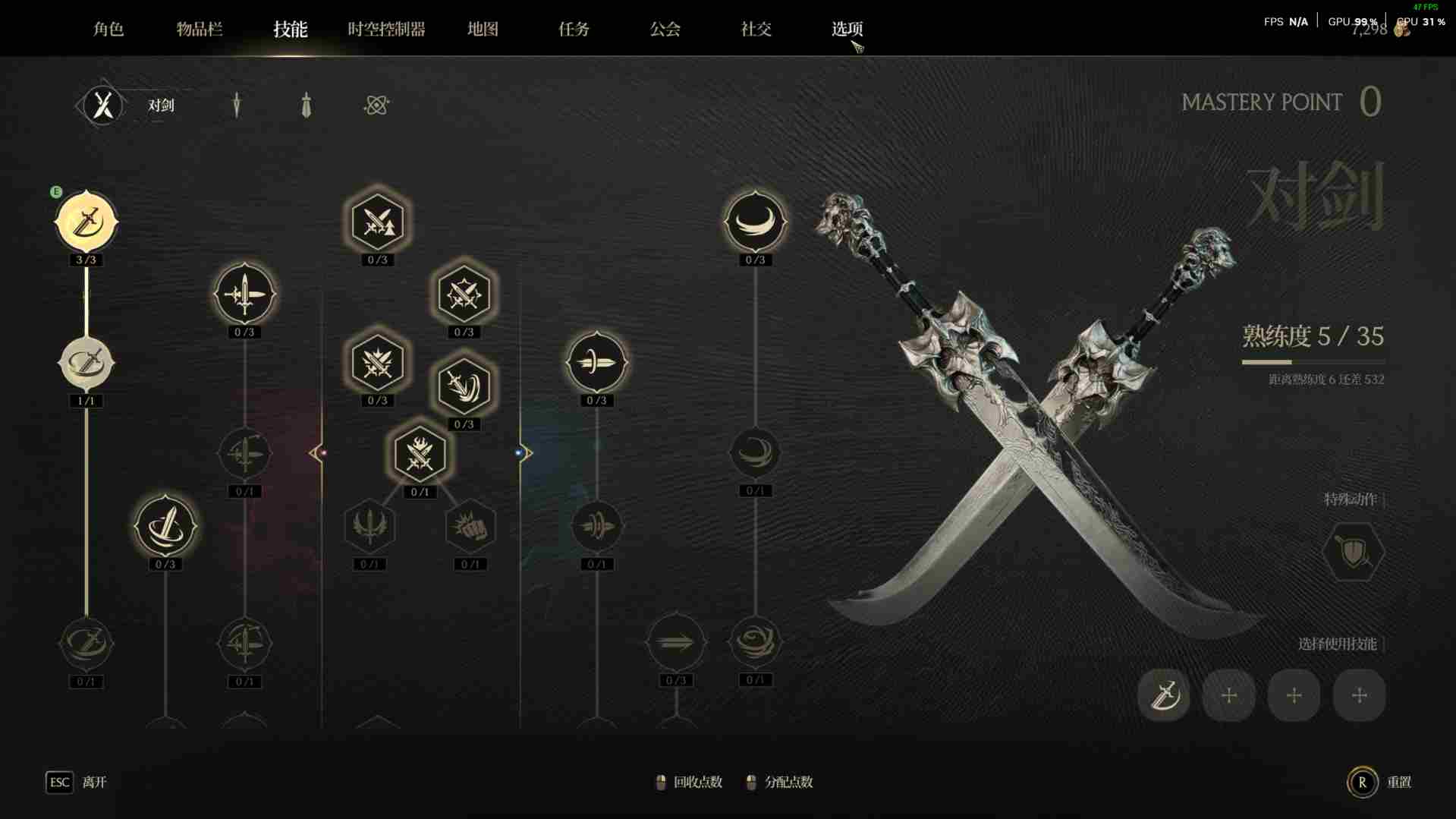Screen dimensions: 1456x819
Task: Switch to the atom-shaped weapon category icon
Action: pyautogui.click(x=376, y=105)
